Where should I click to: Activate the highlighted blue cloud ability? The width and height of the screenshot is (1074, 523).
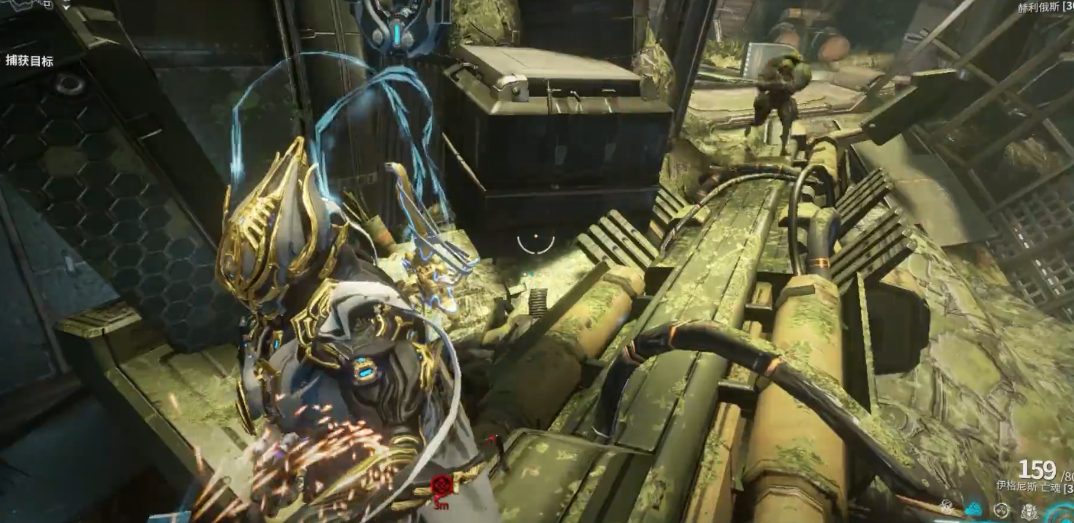(974, 510)
